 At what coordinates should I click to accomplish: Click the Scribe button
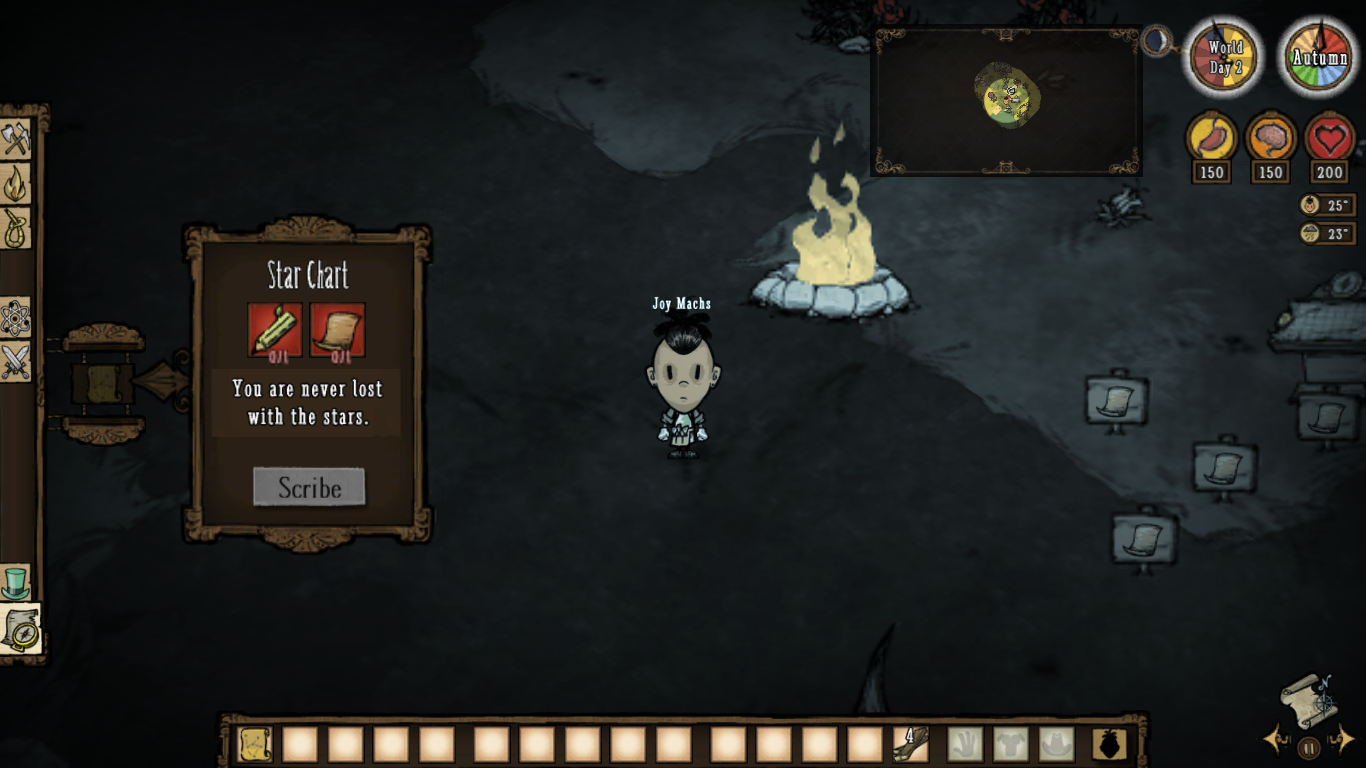pyautogui.click(x=309, y=487)
